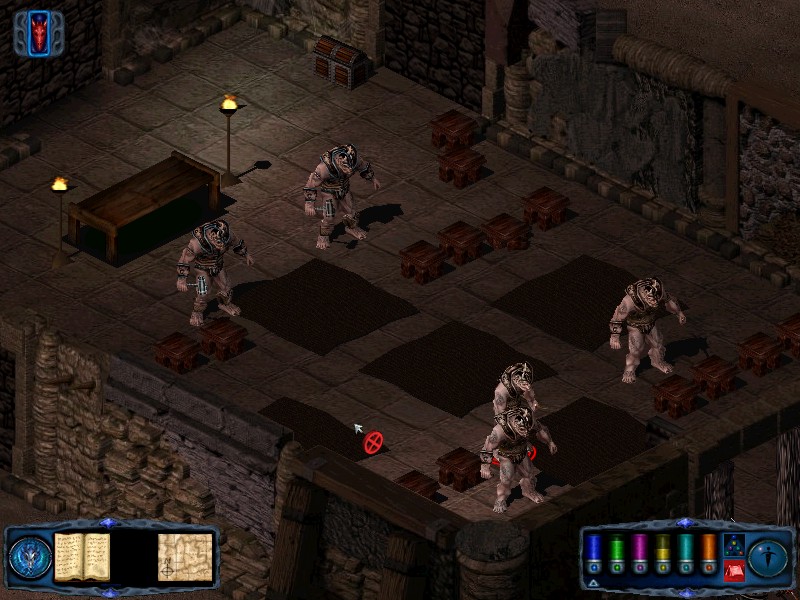Viewport: 800px width, 600px height.
Task: Open the journal book
Action: click(x=82, y=556)
